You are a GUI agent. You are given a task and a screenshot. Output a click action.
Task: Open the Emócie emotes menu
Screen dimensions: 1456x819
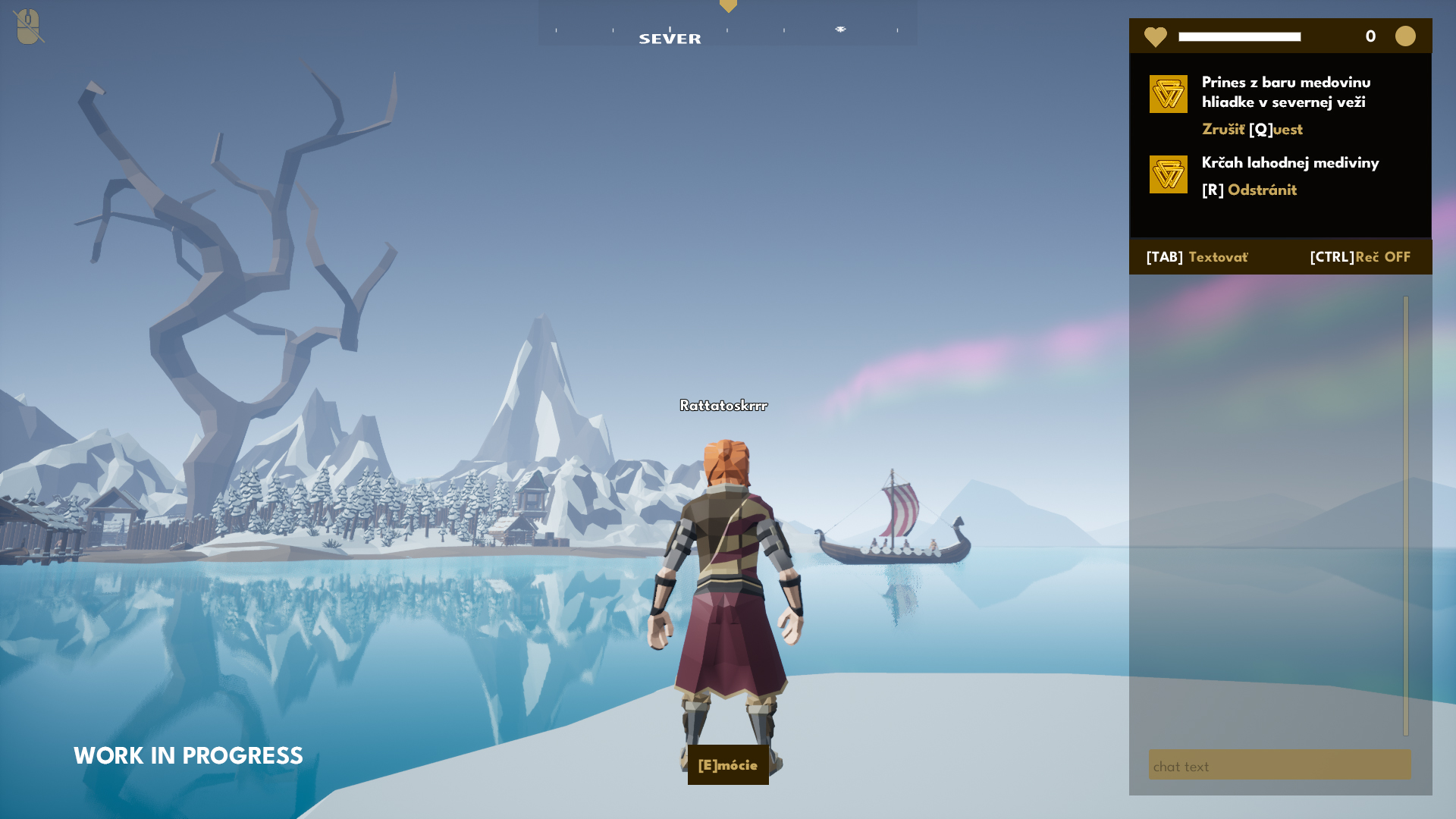point(727,765)
